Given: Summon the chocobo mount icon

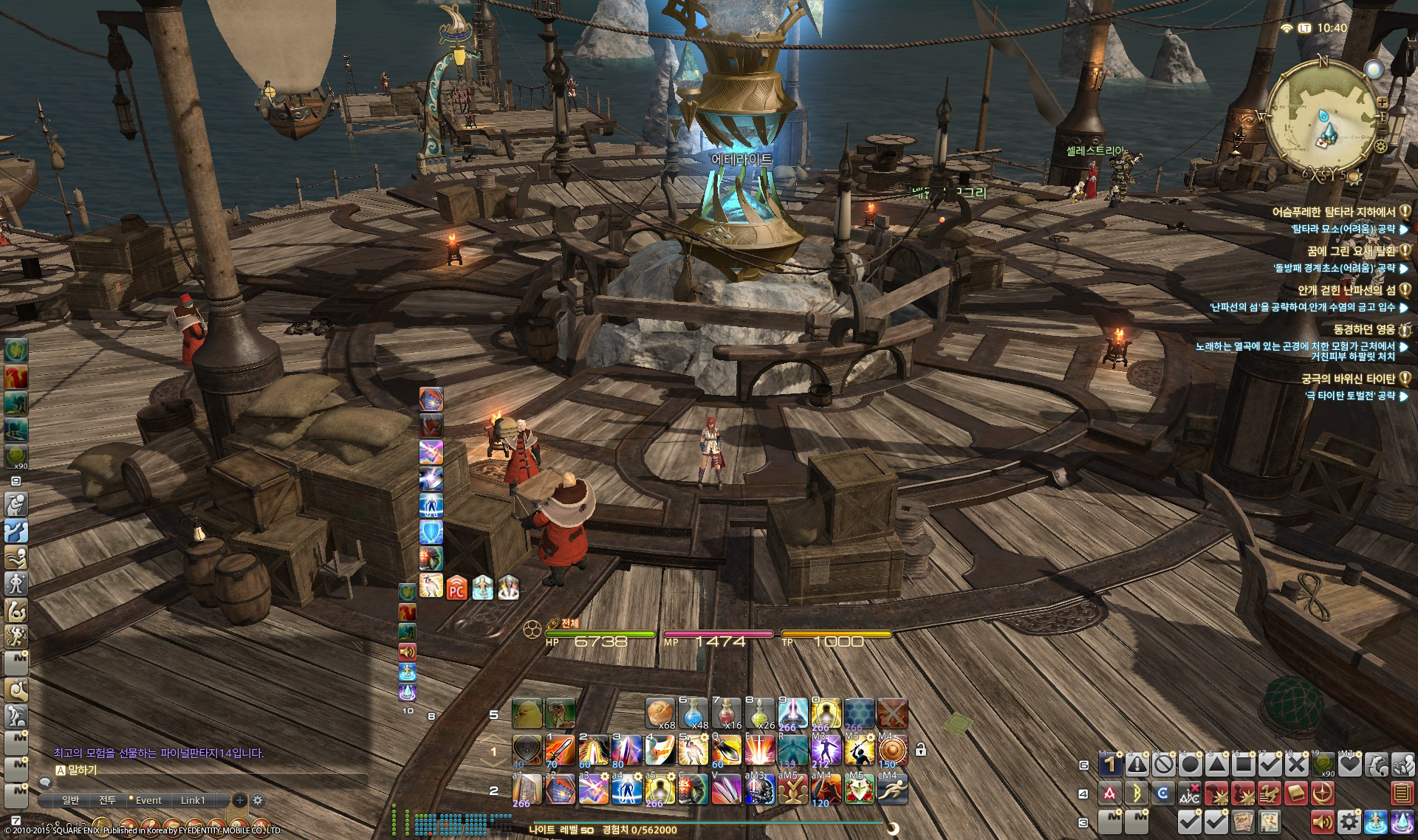Looking at the screenshot, I should (x=527, y=713).
